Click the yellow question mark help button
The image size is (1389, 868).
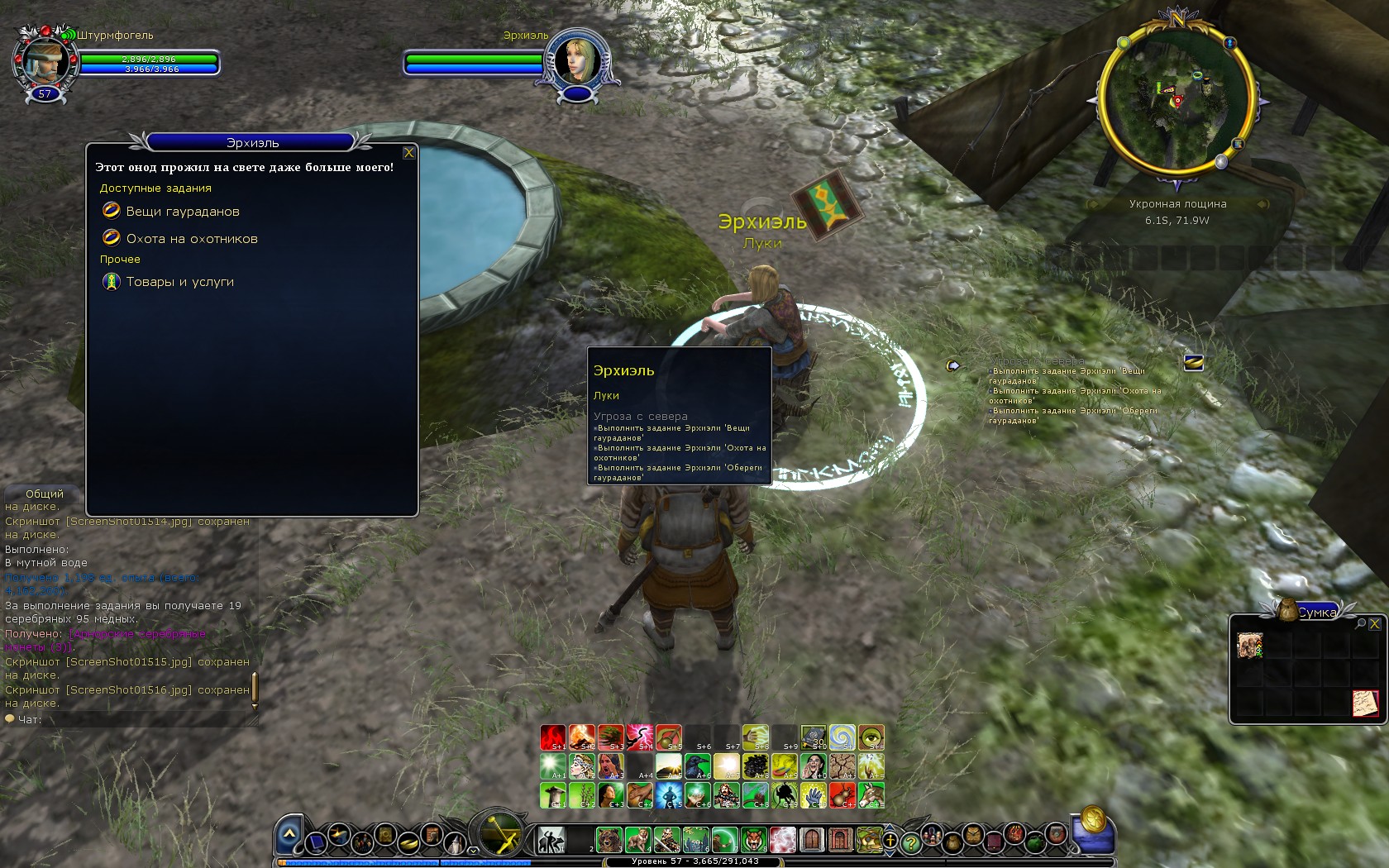pos(910,843)
